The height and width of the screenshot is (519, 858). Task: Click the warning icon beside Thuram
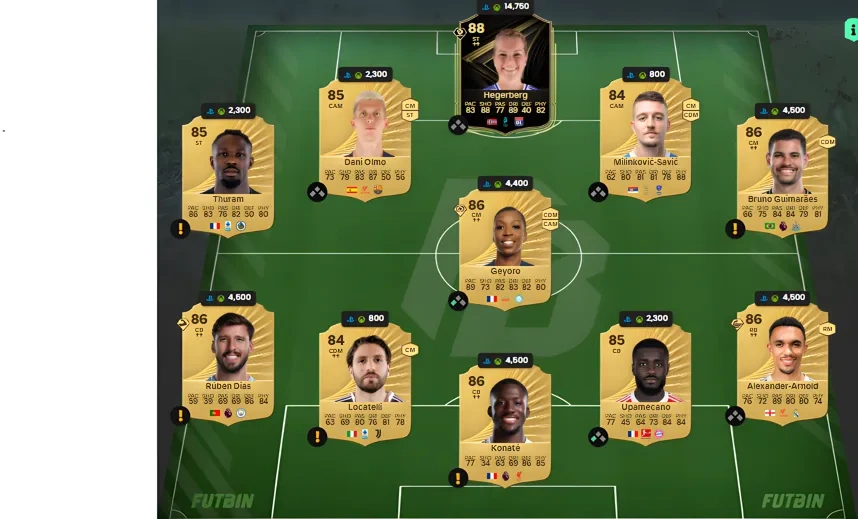tap(180, 229)
